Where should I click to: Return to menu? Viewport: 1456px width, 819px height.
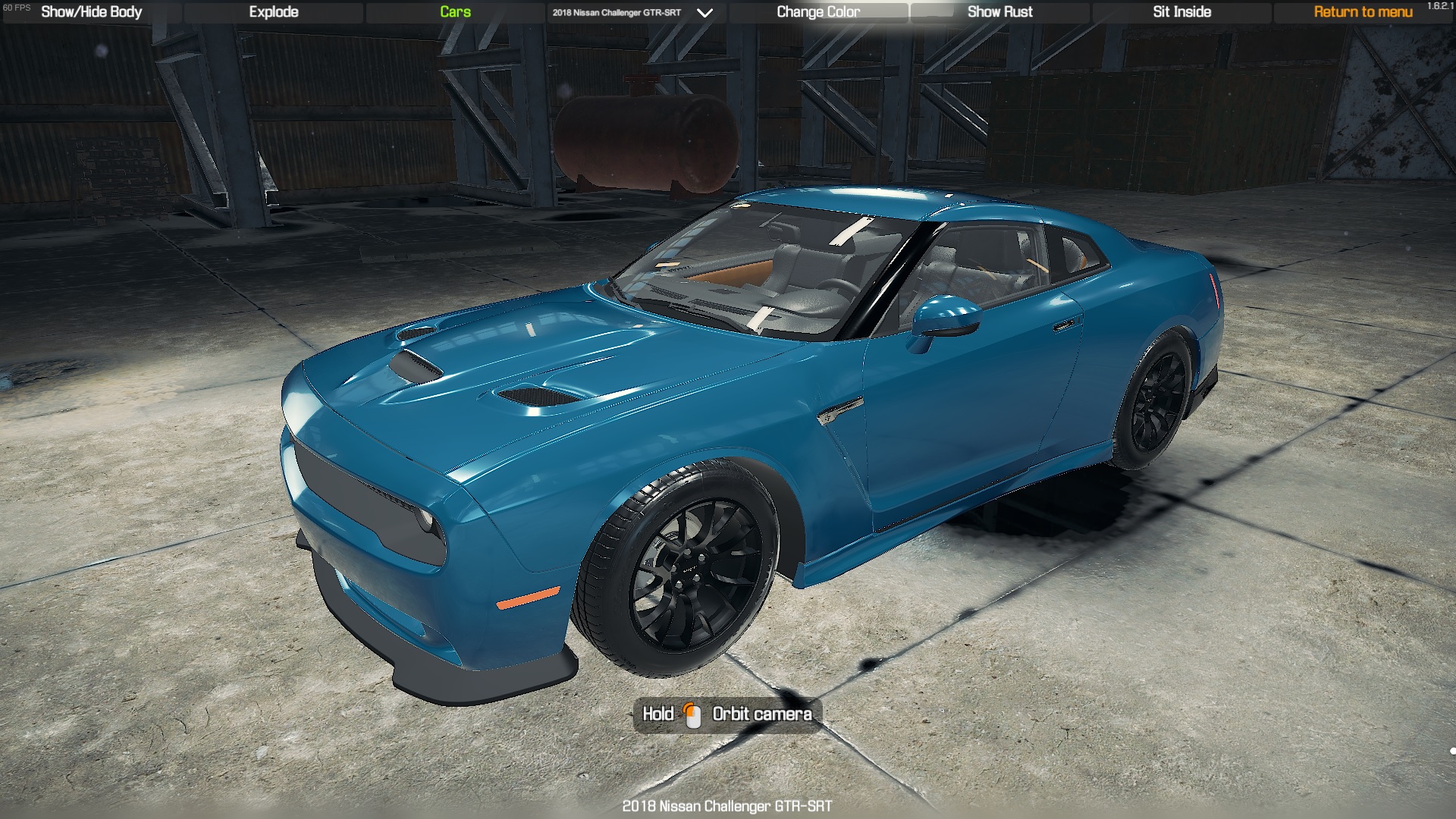tap(1363, 12)
